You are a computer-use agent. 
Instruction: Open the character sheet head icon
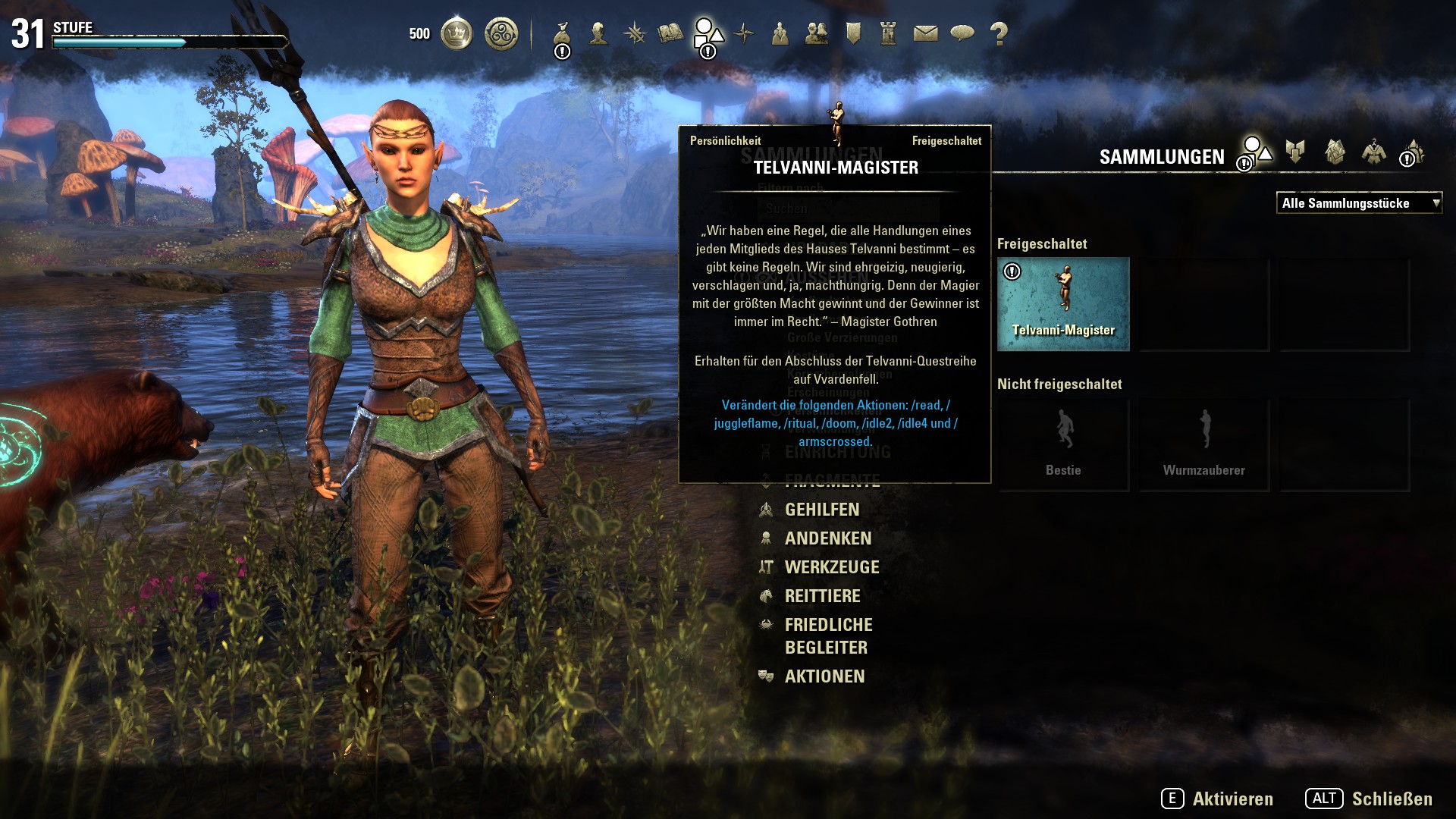[598, 33]
